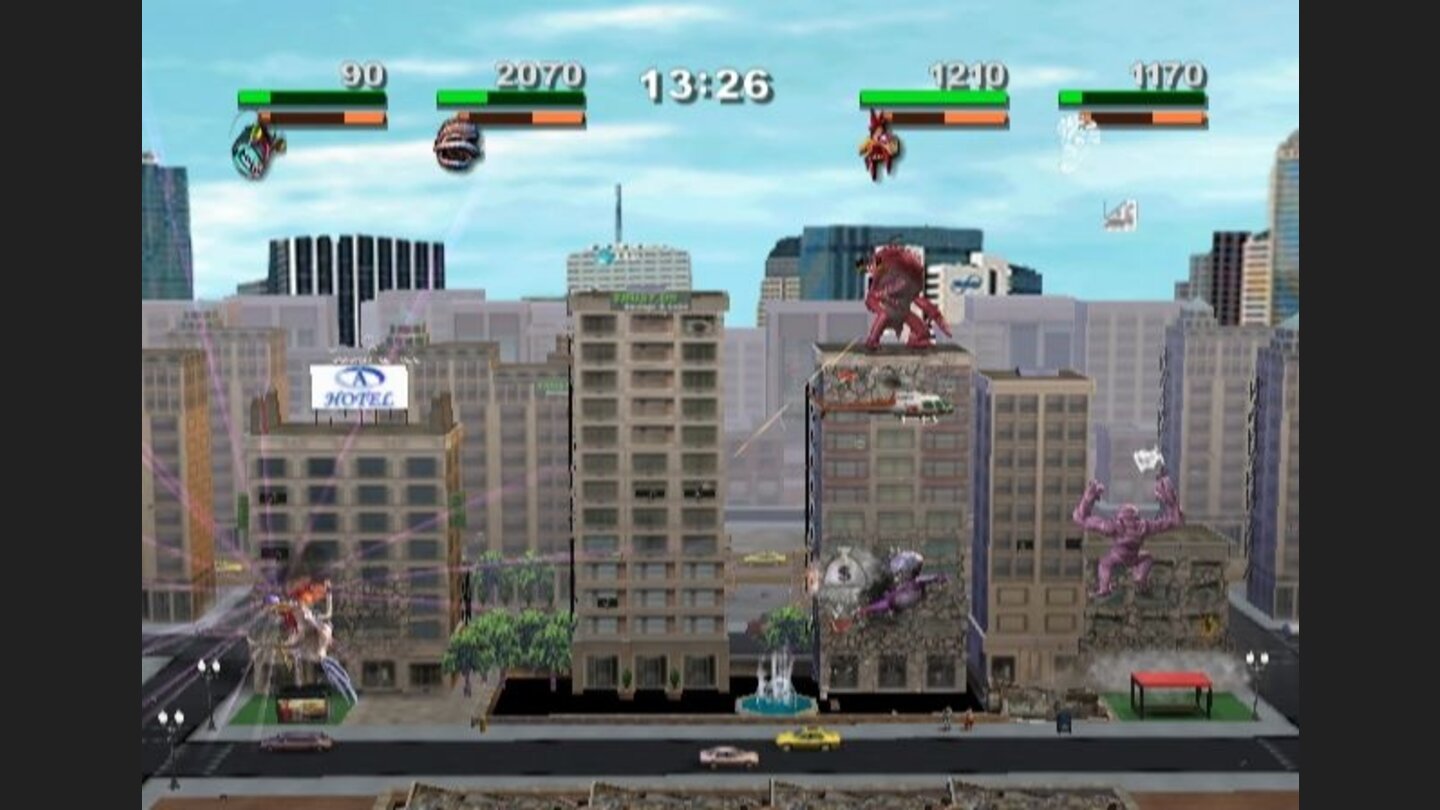
Task: Click the red monster on the rooftop
Action: coord(893,295)
